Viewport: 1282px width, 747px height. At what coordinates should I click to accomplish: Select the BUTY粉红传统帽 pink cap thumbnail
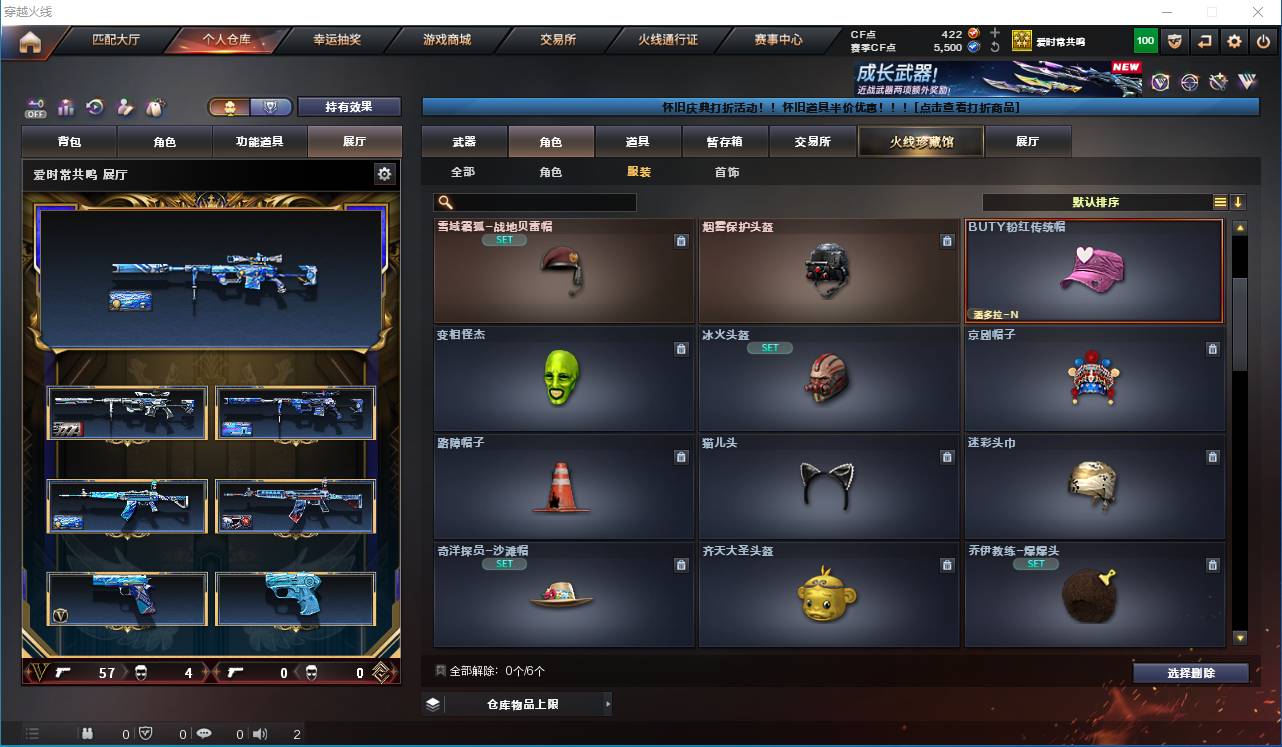1093,272
